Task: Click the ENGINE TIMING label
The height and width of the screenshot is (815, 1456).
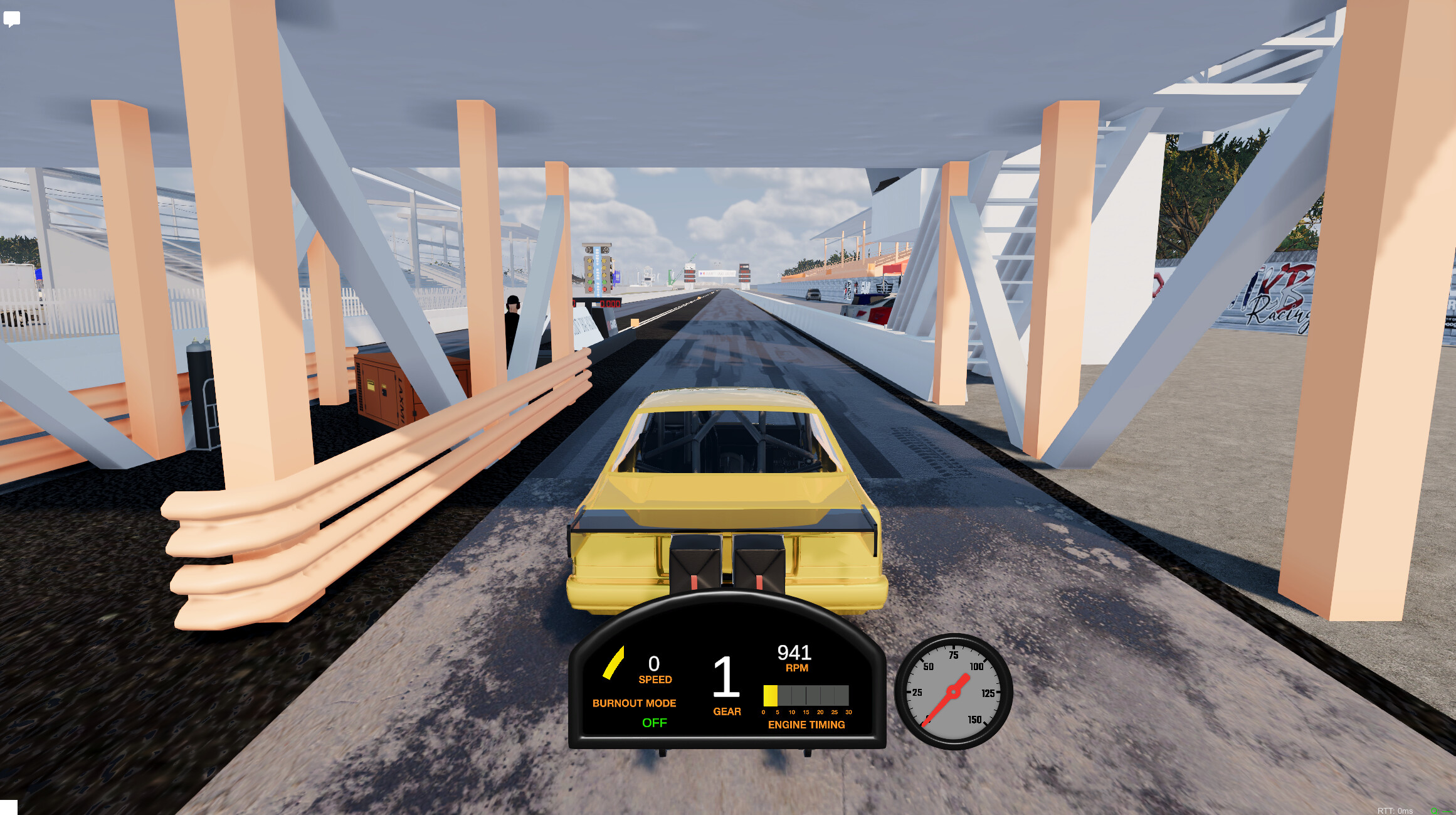Action: point(807,725)
